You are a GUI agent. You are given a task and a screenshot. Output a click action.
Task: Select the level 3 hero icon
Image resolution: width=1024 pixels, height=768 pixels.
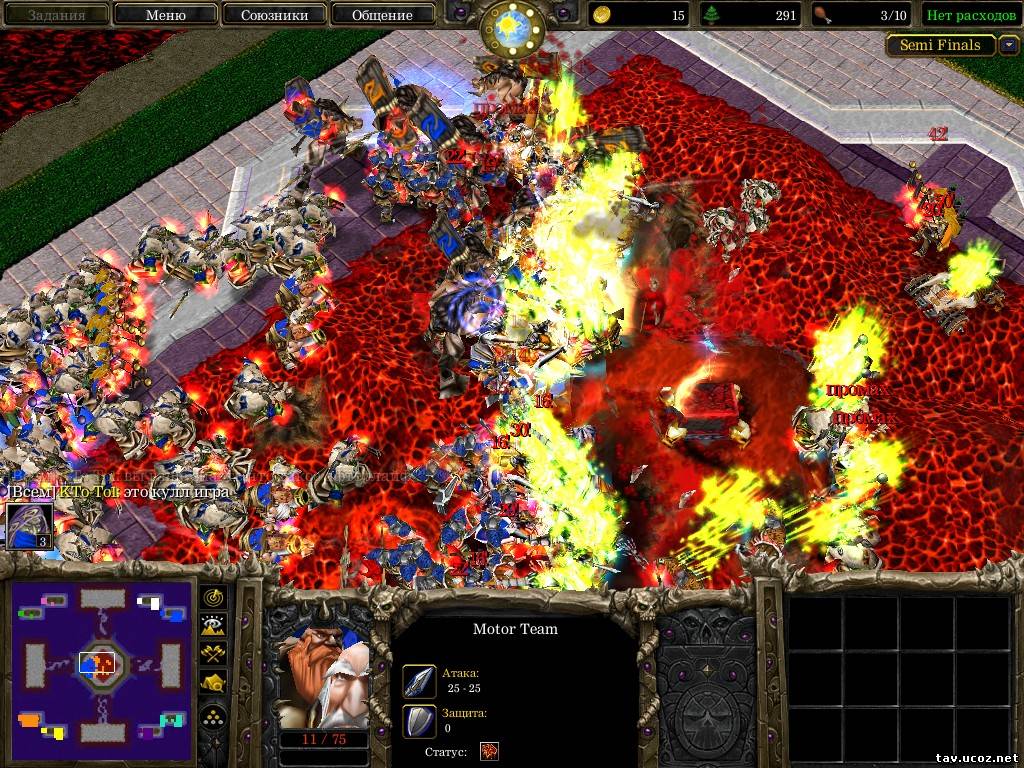point(29,526)
